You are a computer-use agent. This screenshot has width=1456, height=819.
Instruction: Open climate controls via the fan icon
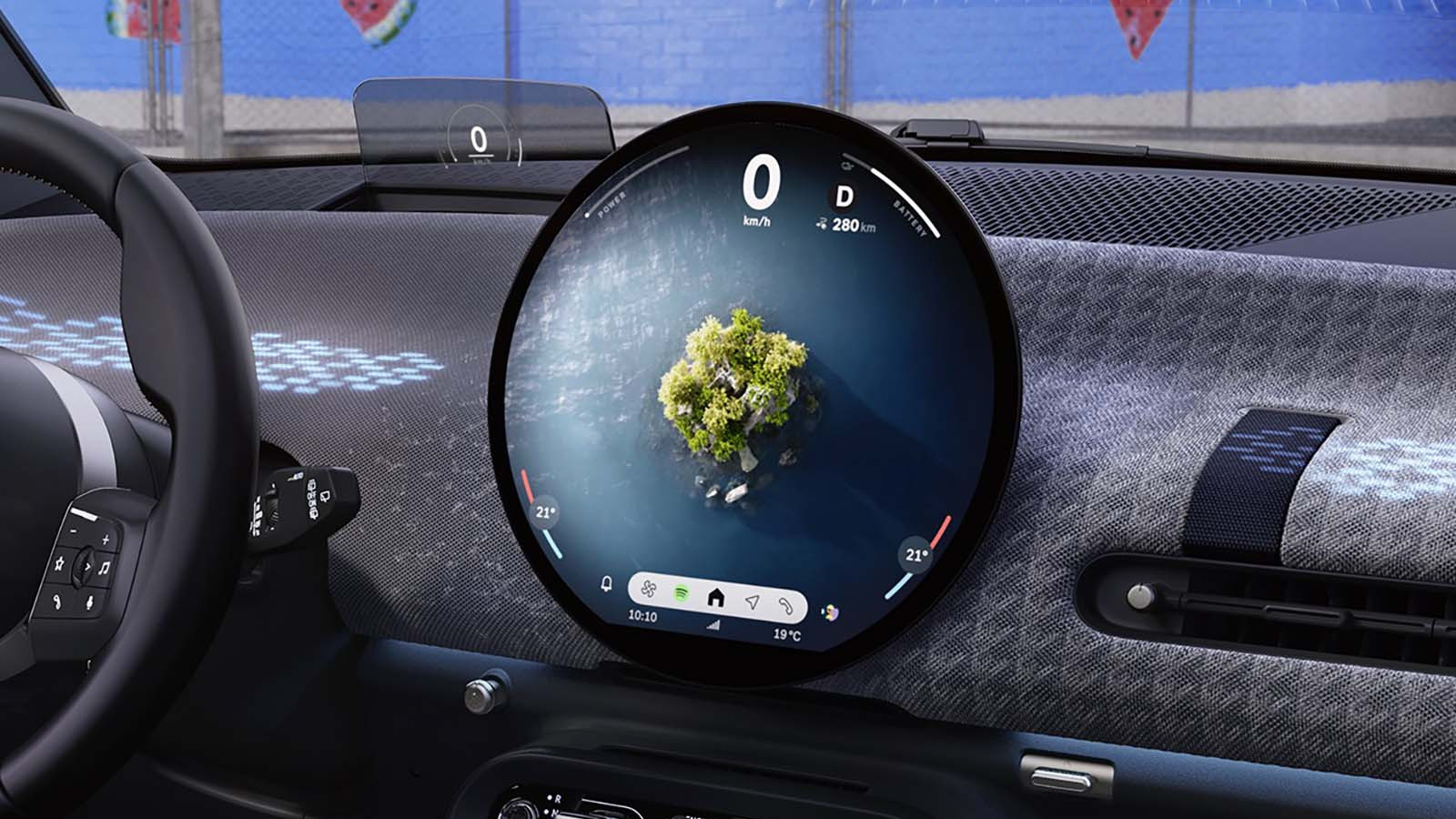coord(649,591)
